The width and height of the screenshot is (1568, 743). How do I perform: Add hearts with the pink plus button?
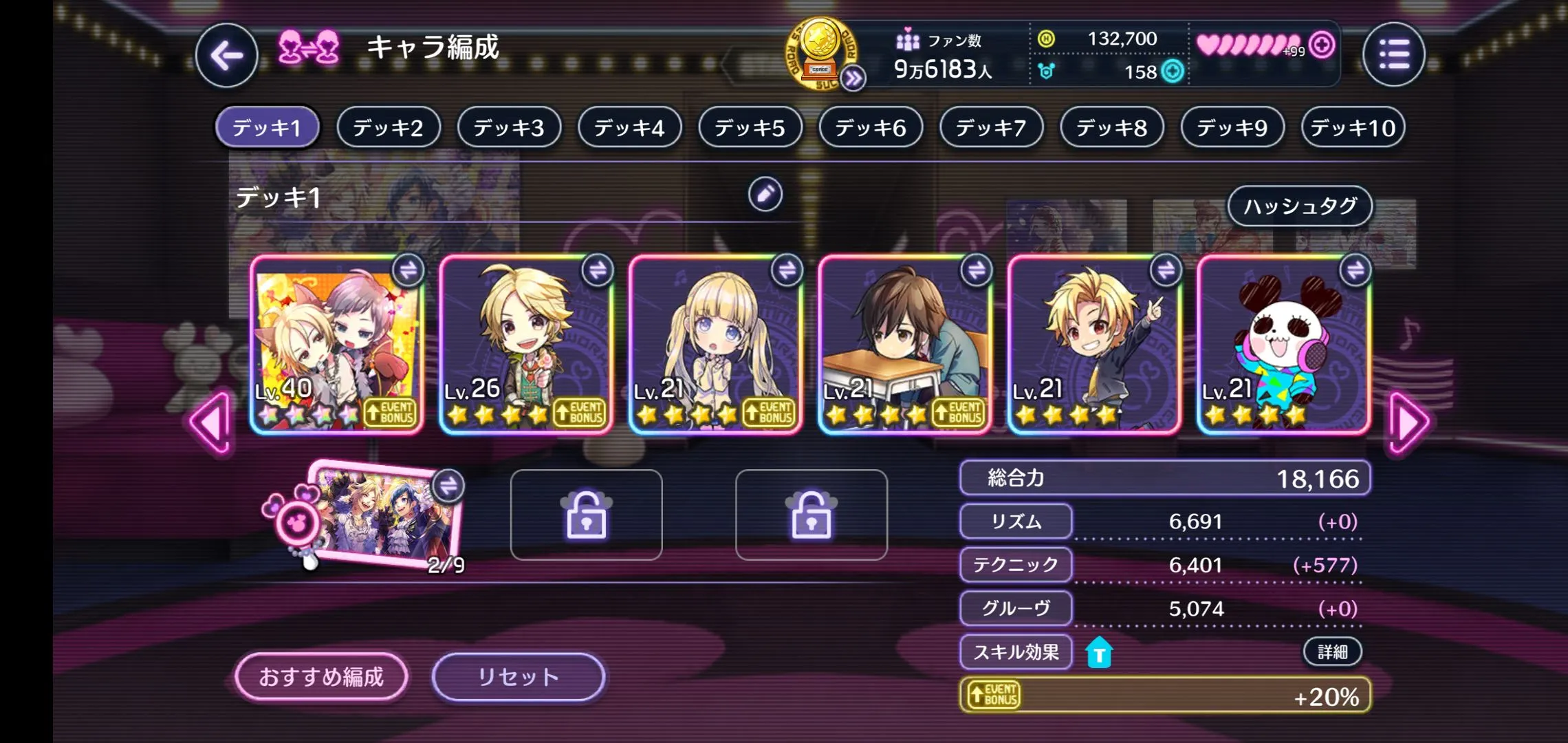[1322, 45]
